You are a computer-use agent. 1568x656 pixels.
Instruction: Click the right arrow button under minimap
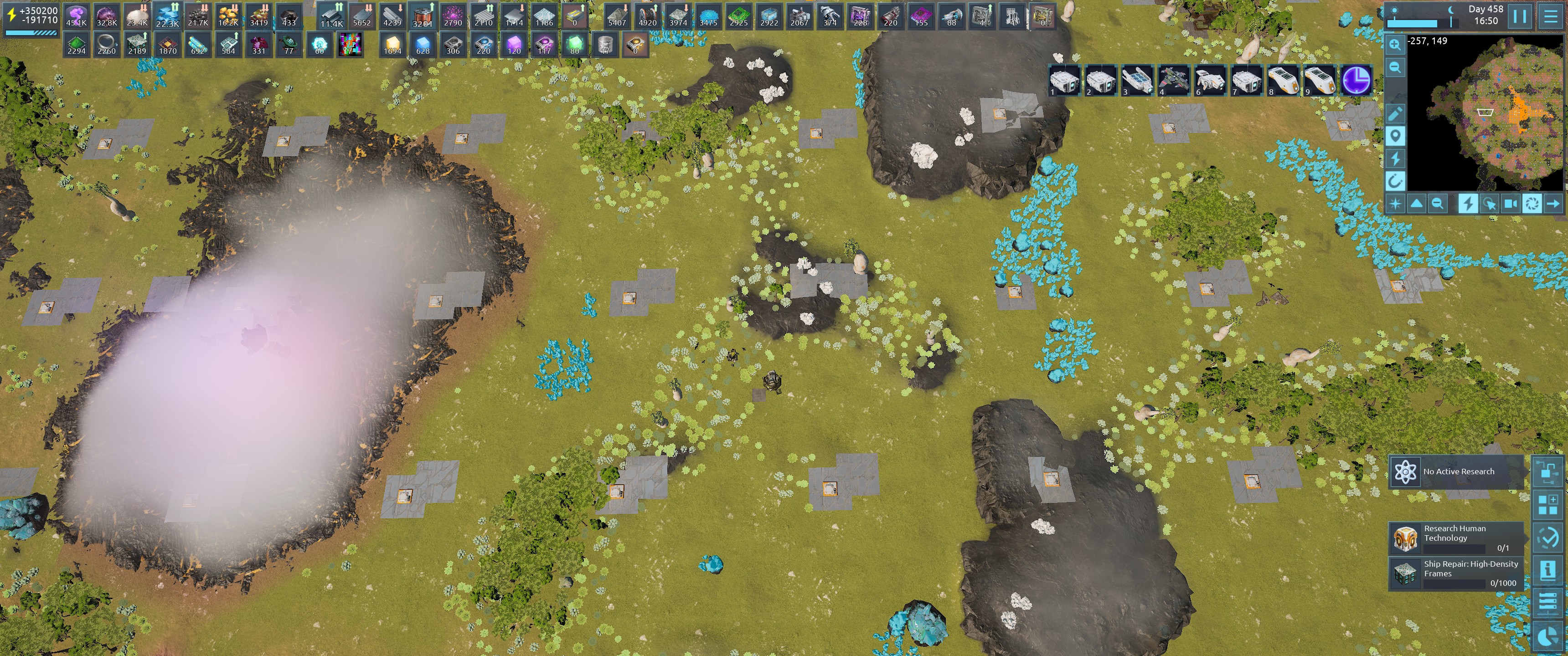[x=1553, y=204]
